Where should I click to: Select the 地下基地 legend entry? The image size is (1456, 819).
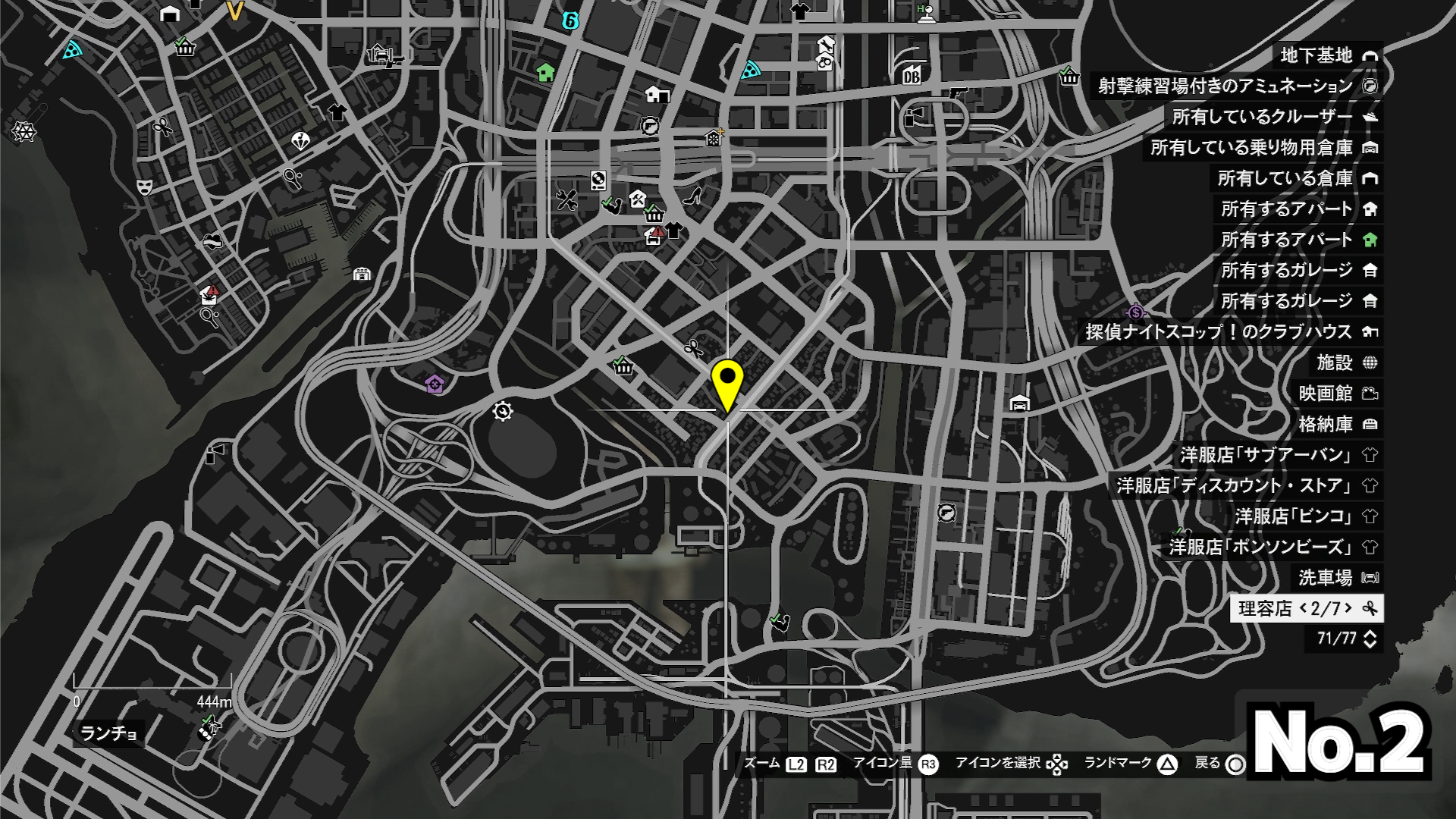click(1327, 55)
